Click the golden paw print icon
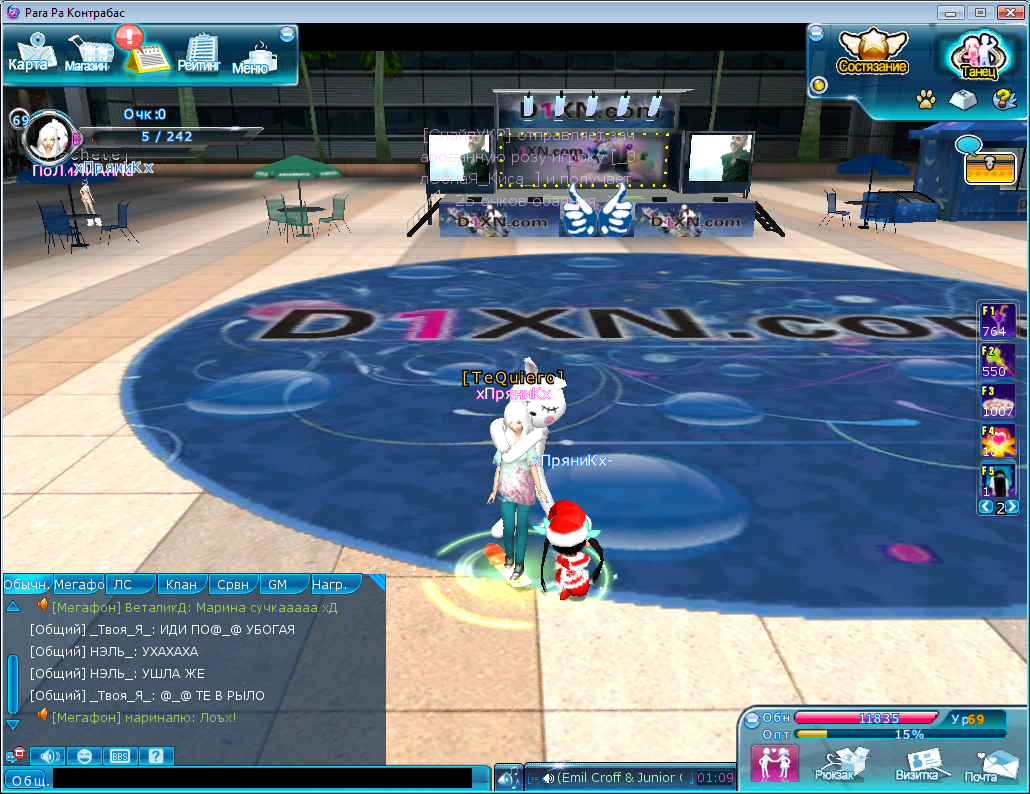This screenshot has height=794, width=1030. pyautogui.click(x=925, y=100)
